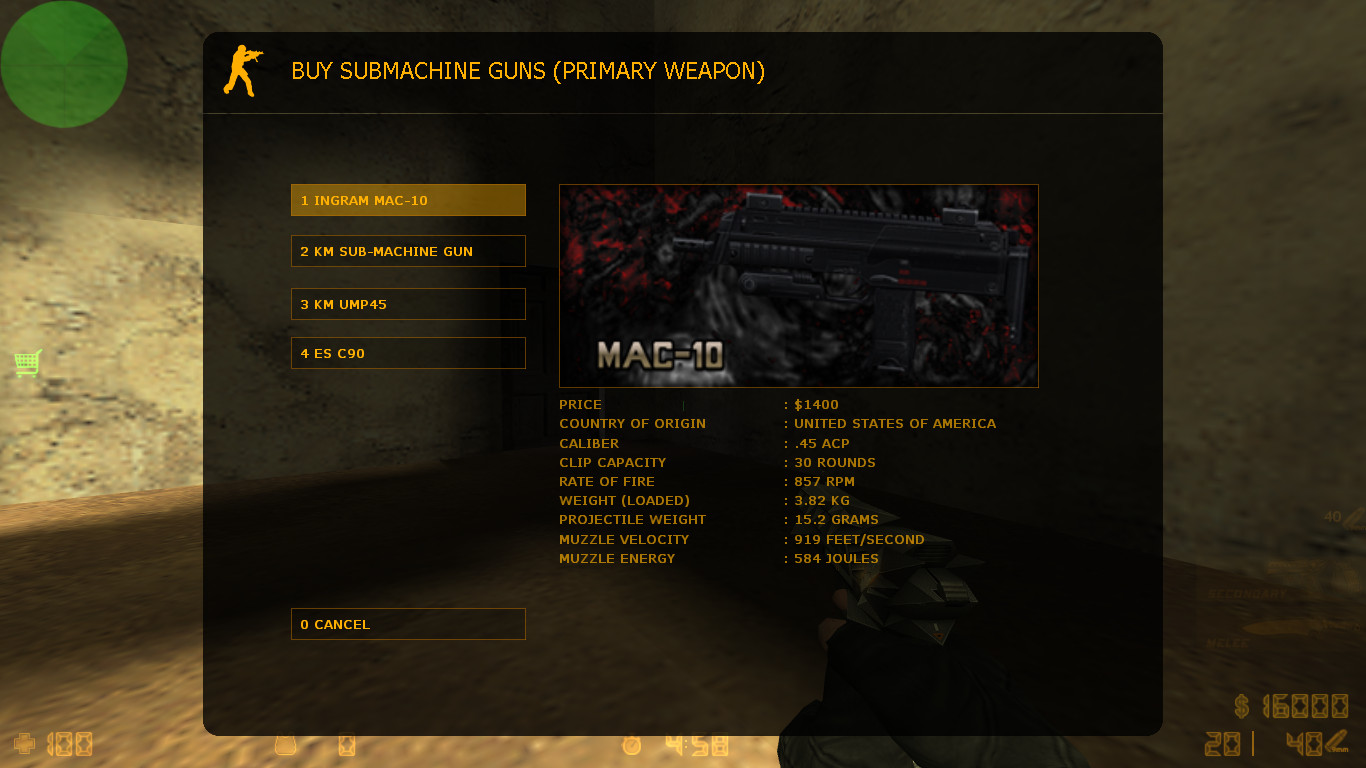Buy the 4 ES C90 submachine gun

pos(408,352)
